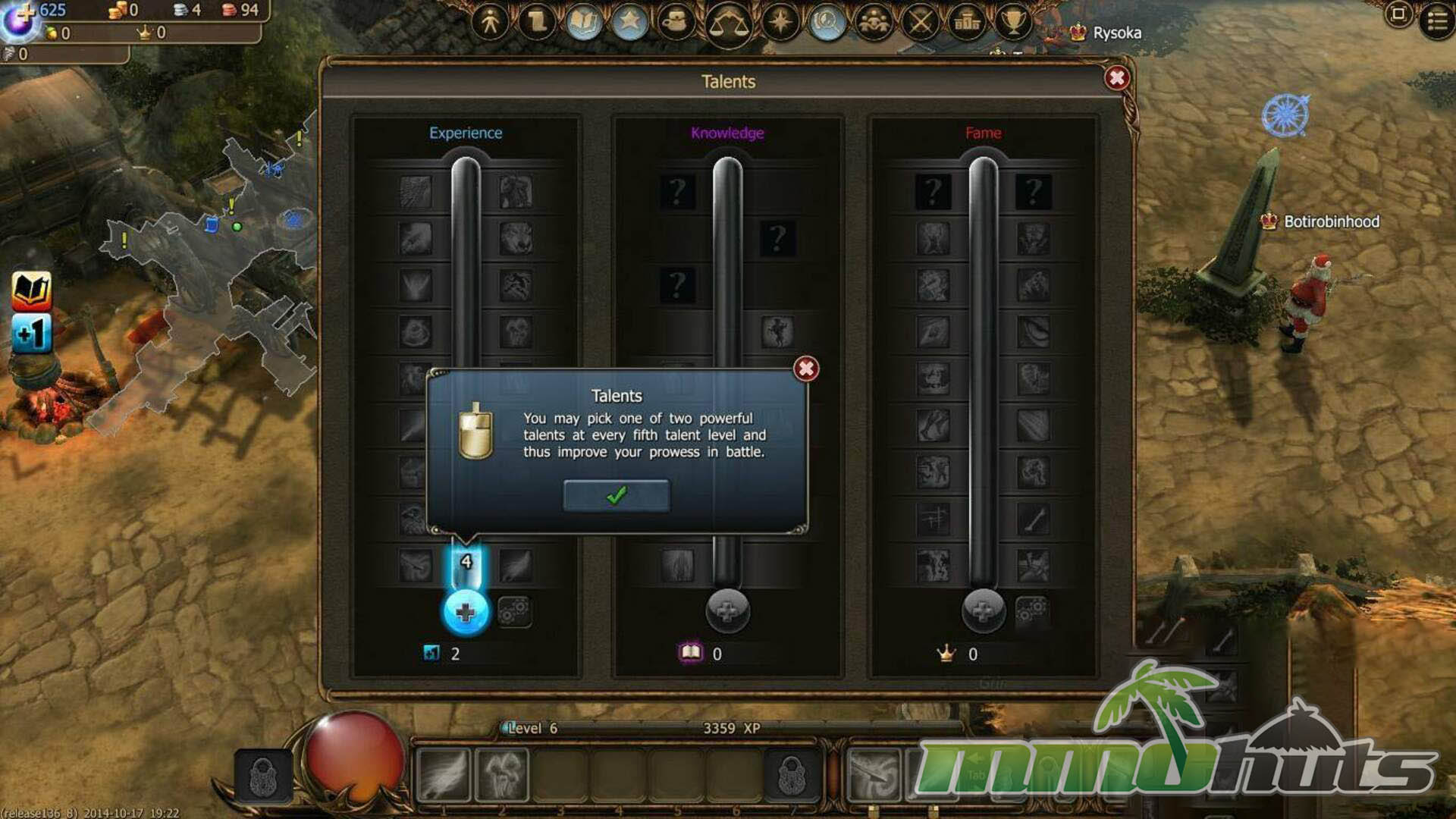Open the magnifying glass search icon

click(x=827, y=22)
